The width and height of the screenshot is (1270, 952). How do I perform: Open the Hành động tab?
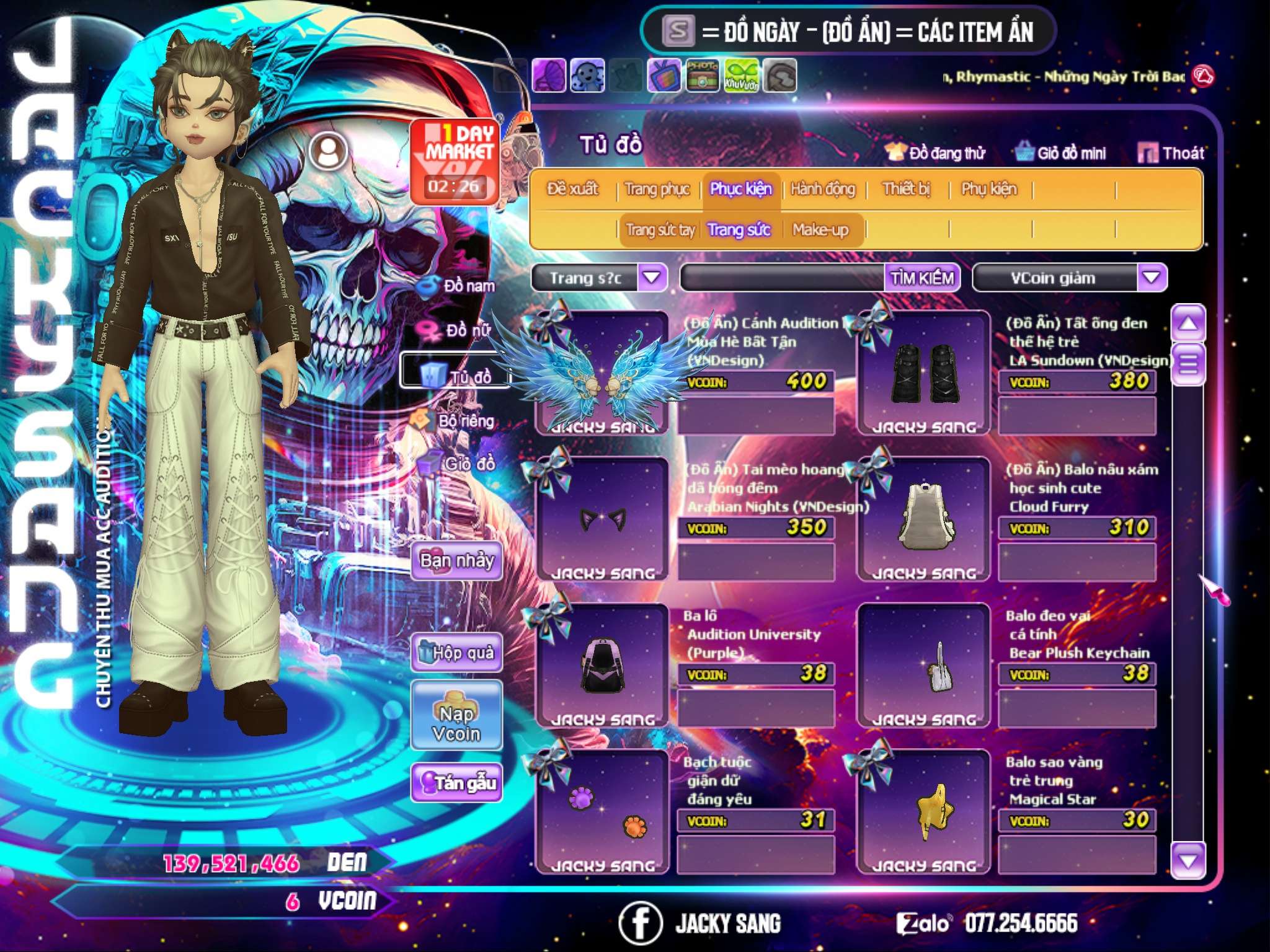[x=822, y=189]
